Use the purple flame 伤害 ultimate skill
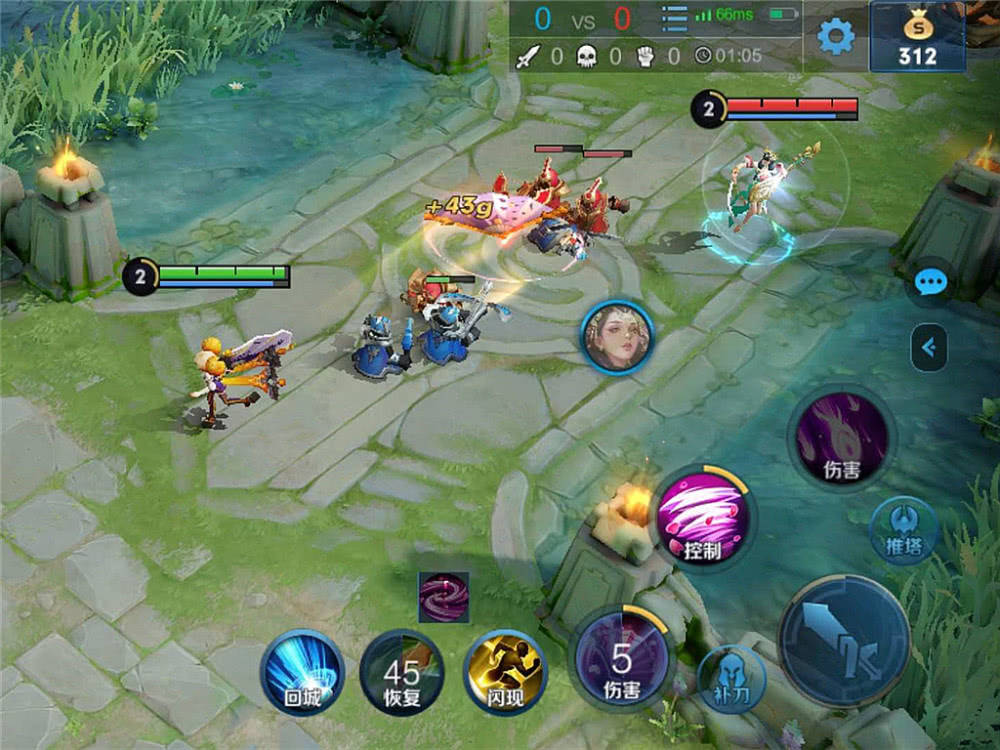1000x750 pixels. pyautogui.click(x=841, y=437)
